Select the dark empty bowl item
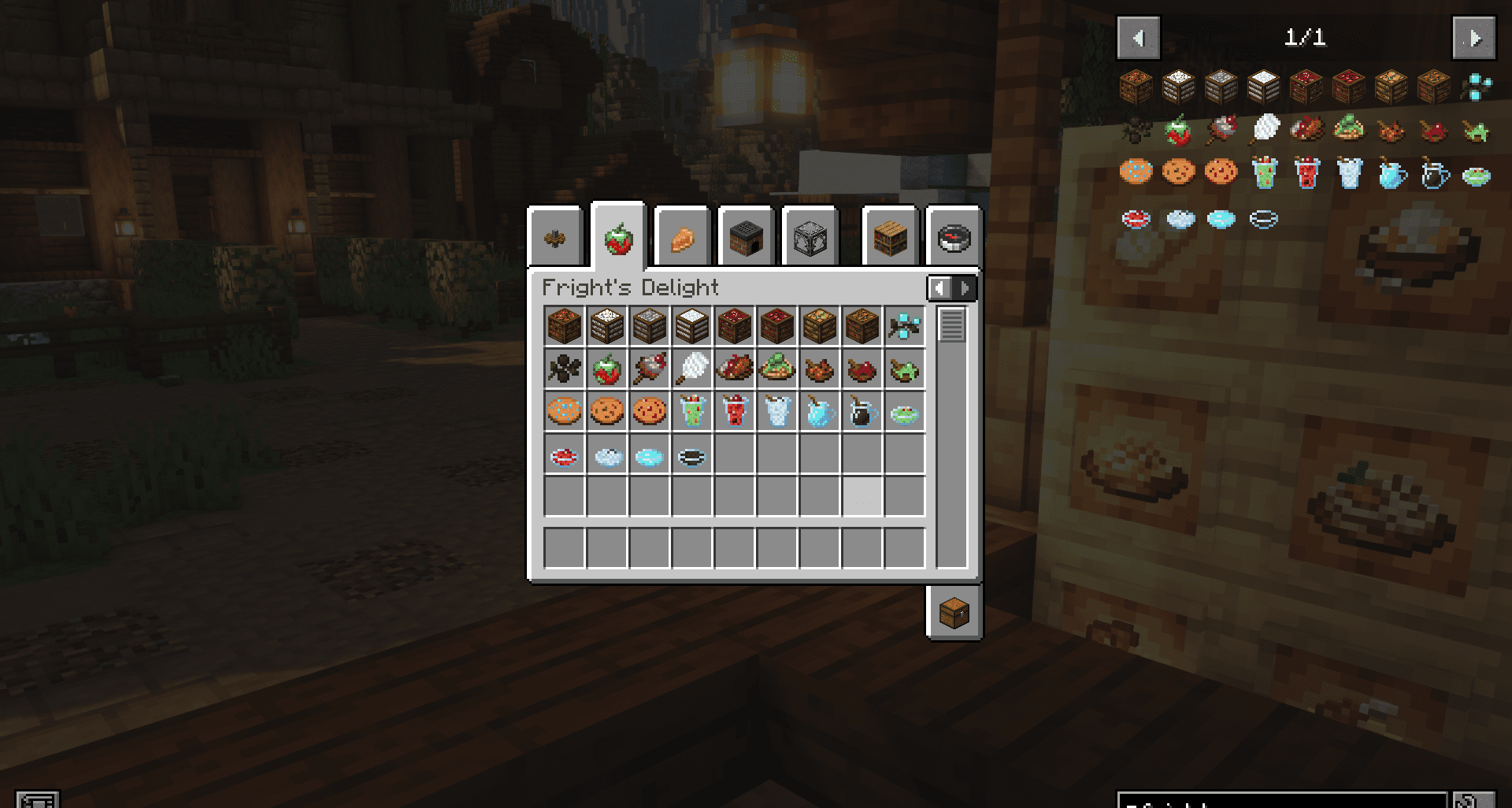 click(x=691, y=454)
